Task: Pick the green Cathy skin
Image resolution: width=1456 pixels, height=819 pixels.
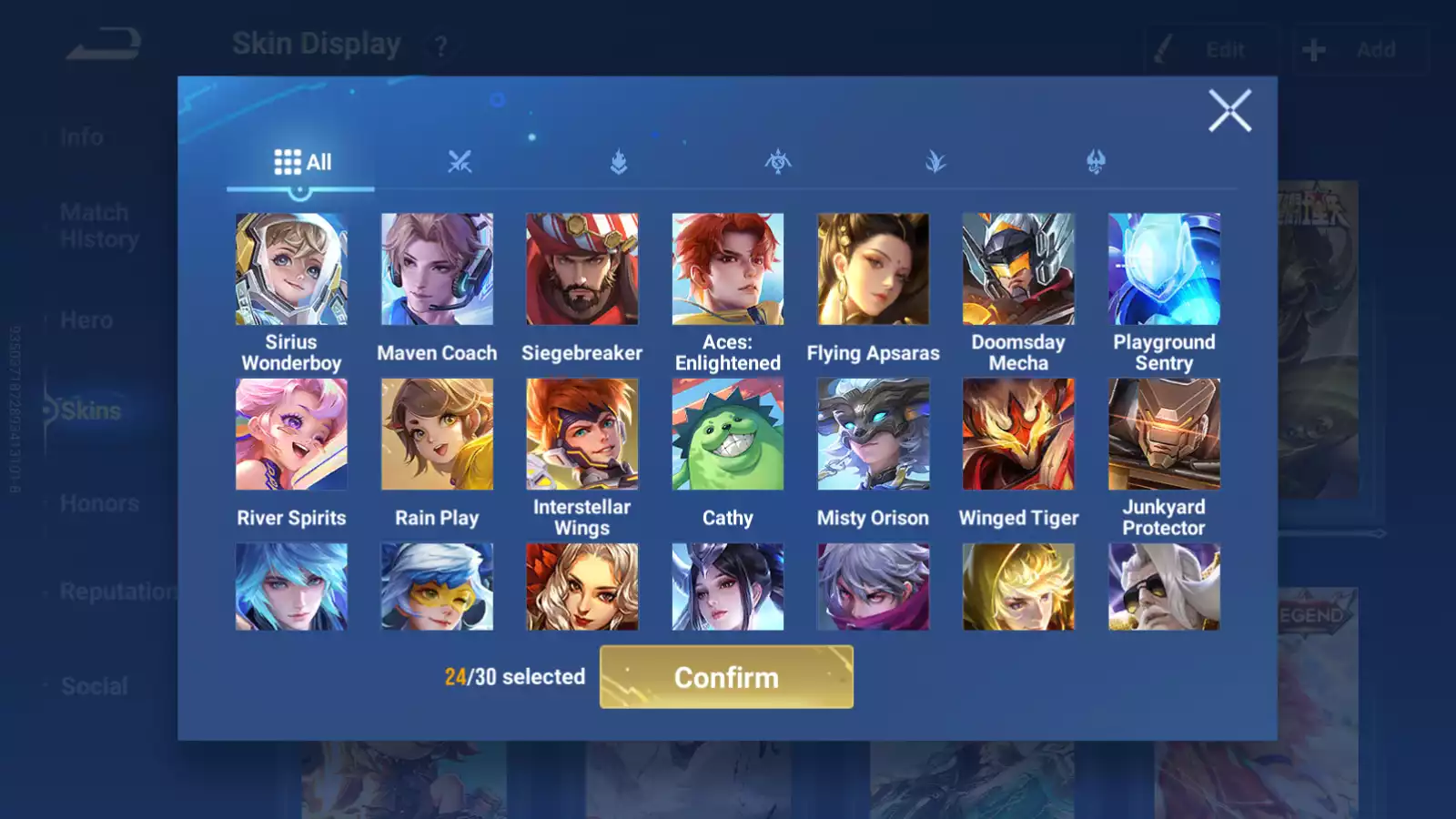Action: 728,434
